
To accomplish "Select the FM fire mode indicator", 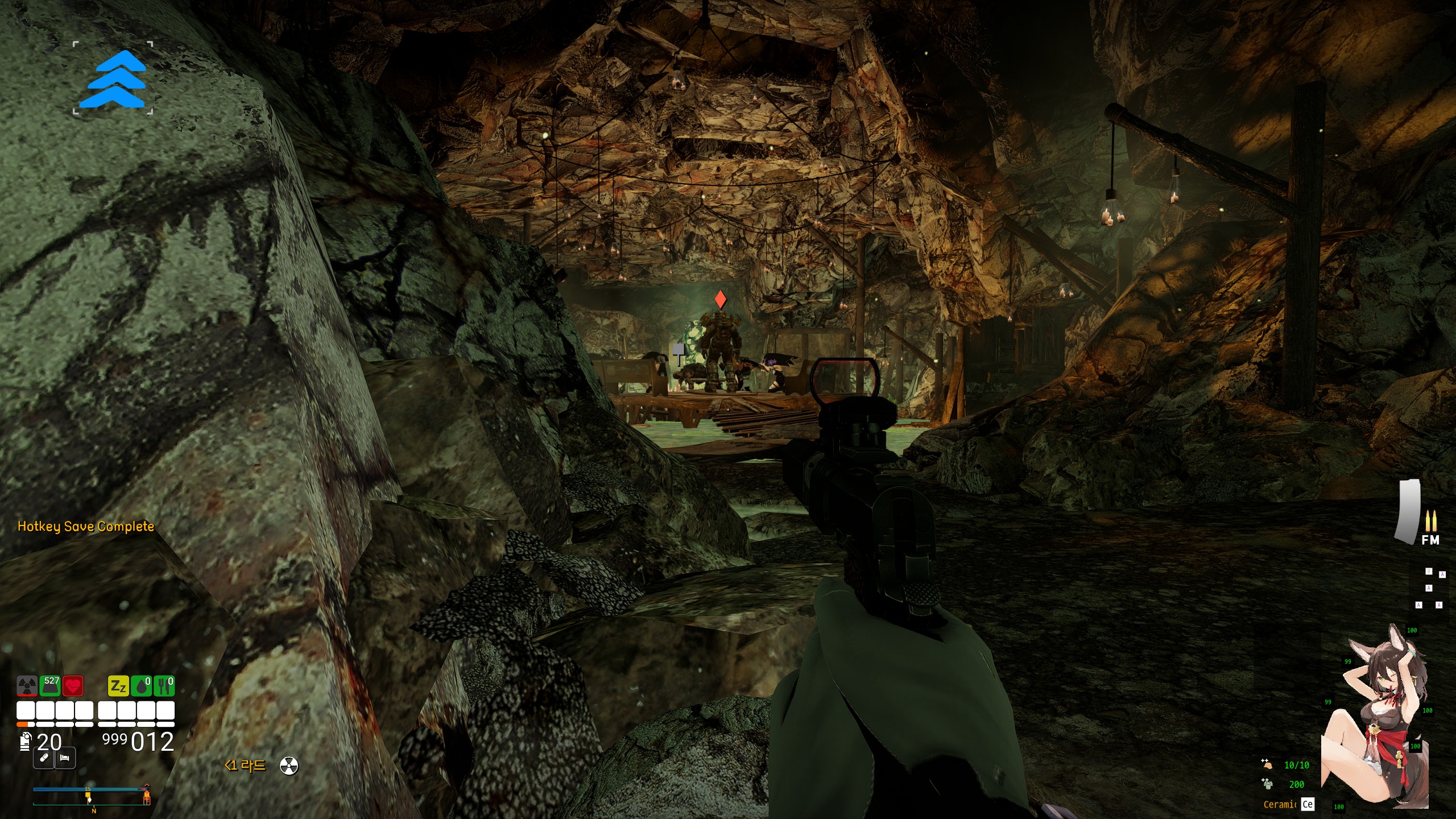I will click(1430, 540).
